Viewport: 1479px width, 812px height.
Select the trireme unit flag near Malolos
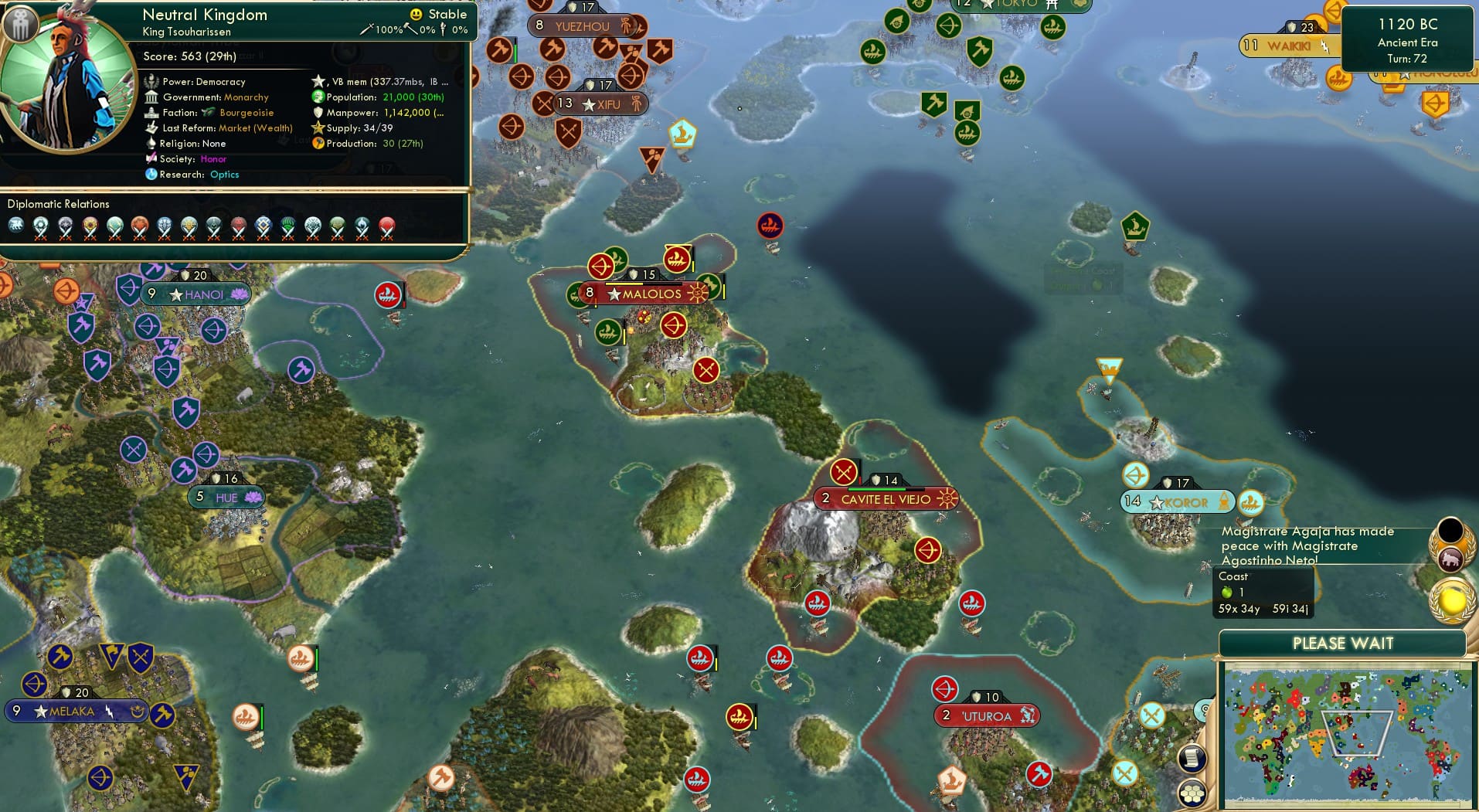pyautogui.click(x=678, y=260)
